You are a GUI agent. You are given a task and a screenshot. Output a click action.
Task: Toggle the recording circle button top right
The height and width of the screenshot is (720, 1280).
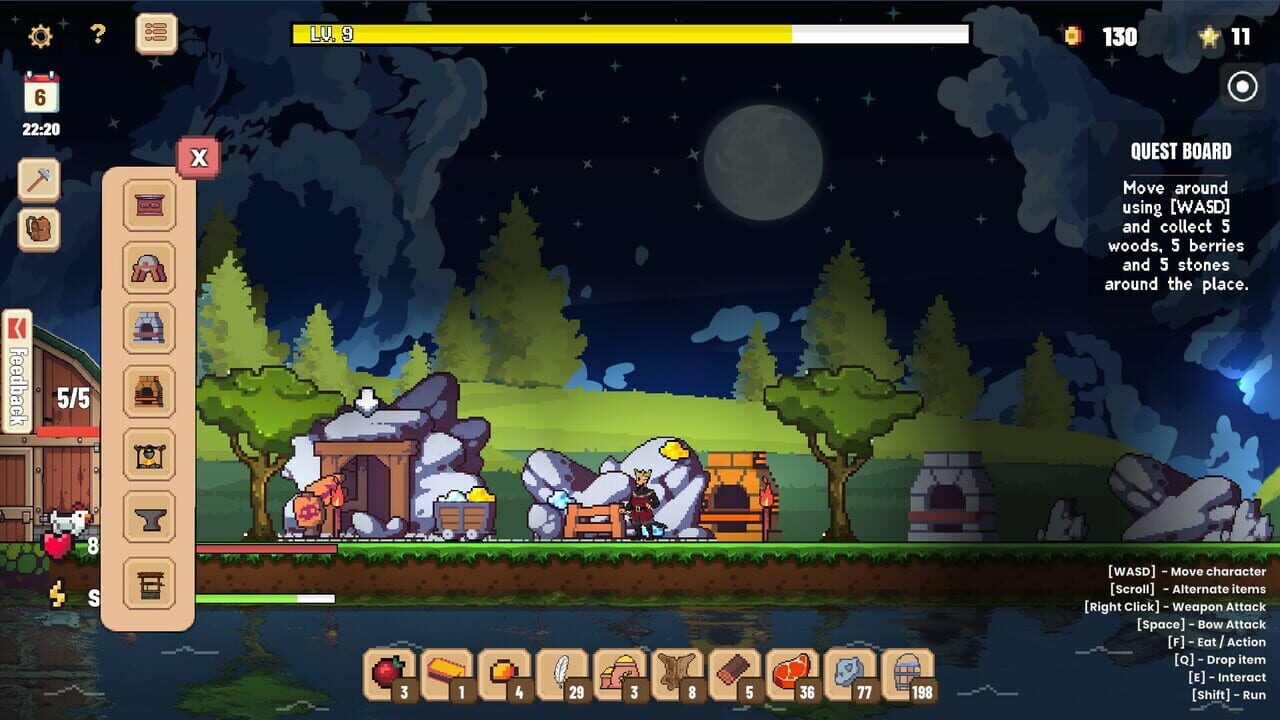coord(1243,86)
